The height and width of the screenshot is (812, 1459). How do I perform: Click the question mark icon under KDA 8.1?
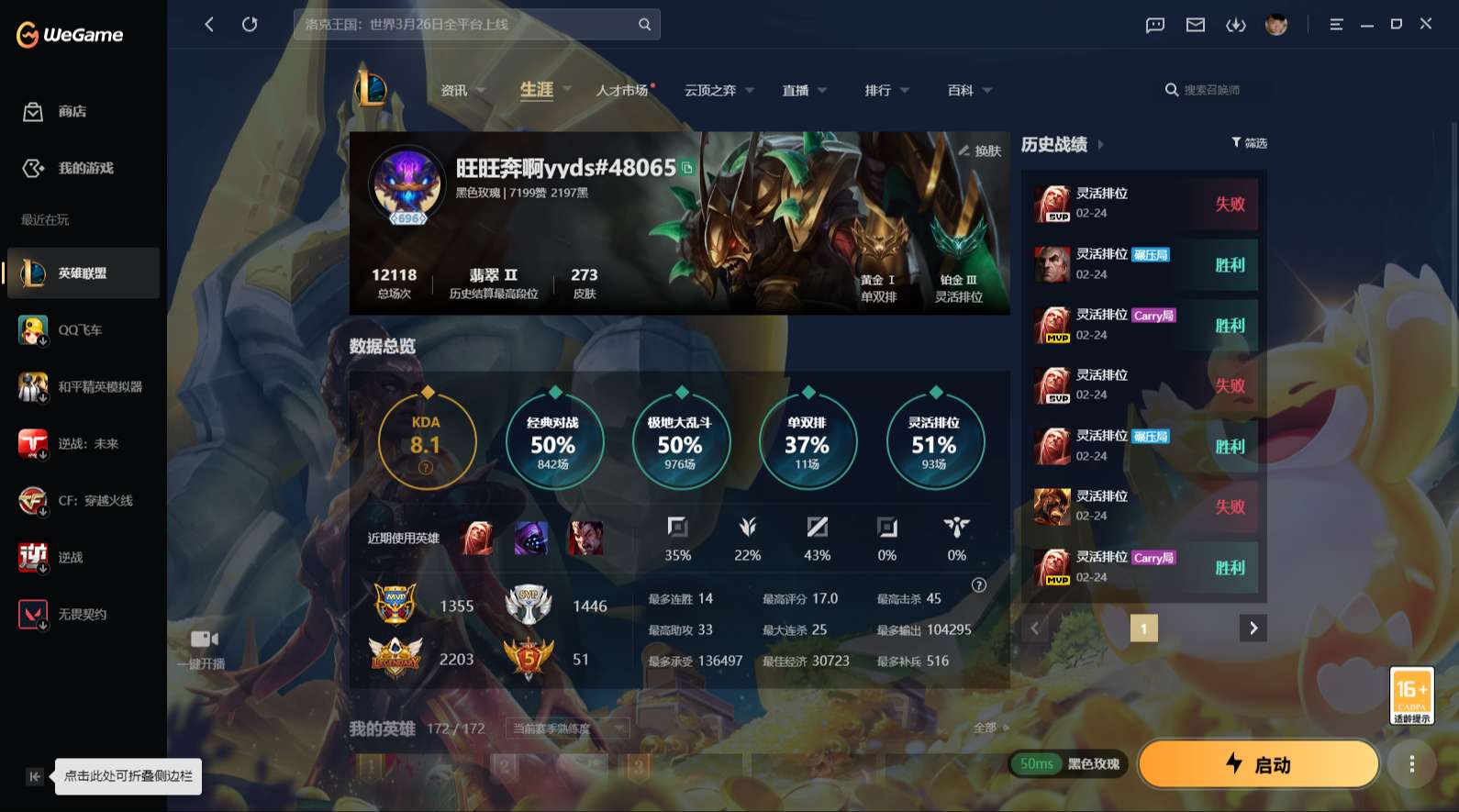[x=425, y=468]
